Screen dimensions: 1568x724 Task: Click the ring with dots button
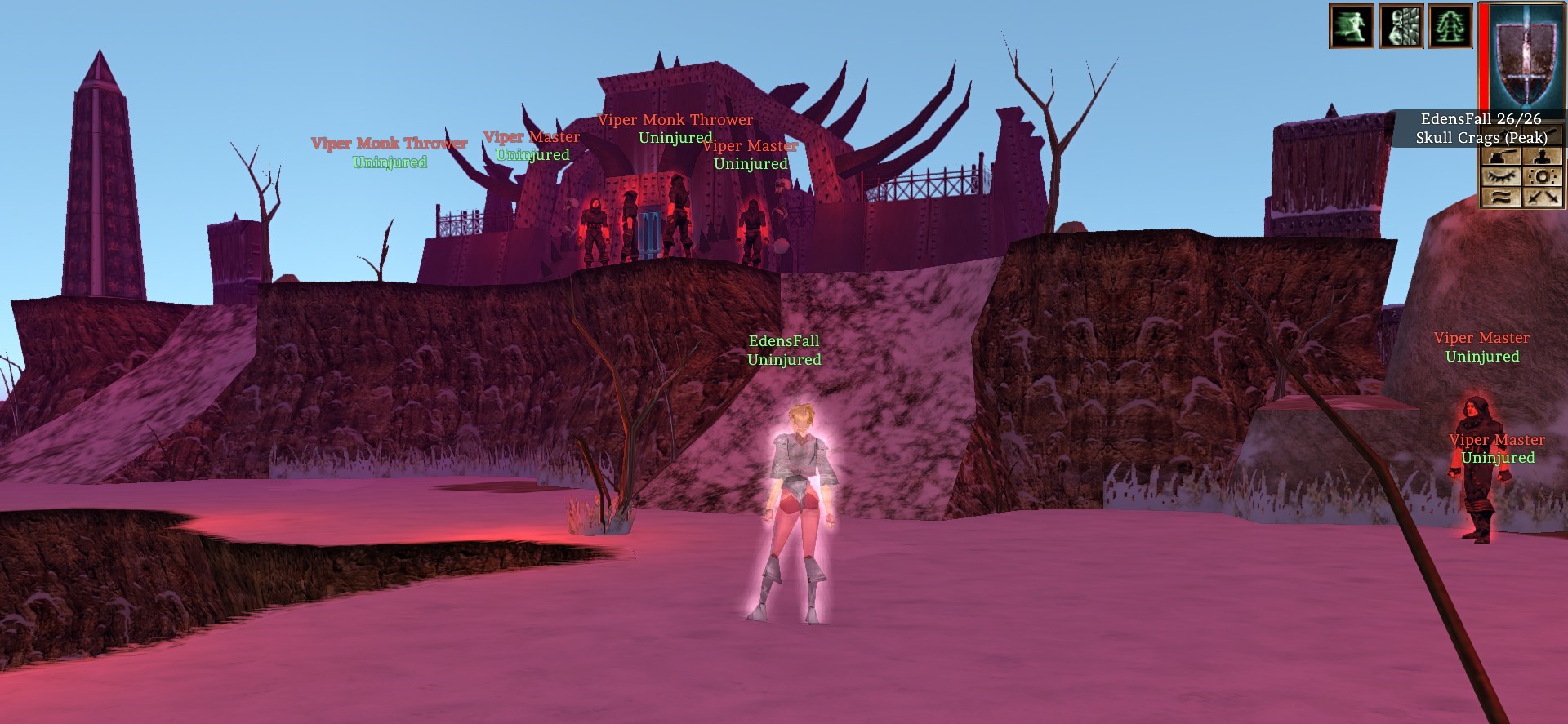coord(1543,176)
